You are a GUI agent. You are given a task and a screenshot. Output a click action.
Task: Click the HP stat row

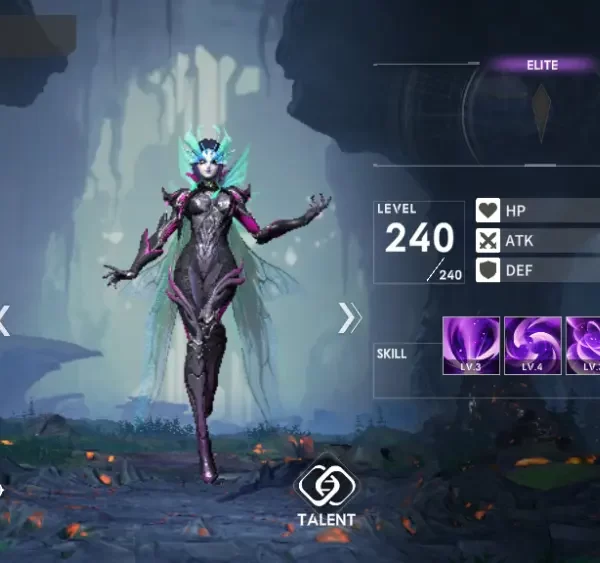pyautogui.click(x=537, y=211)
